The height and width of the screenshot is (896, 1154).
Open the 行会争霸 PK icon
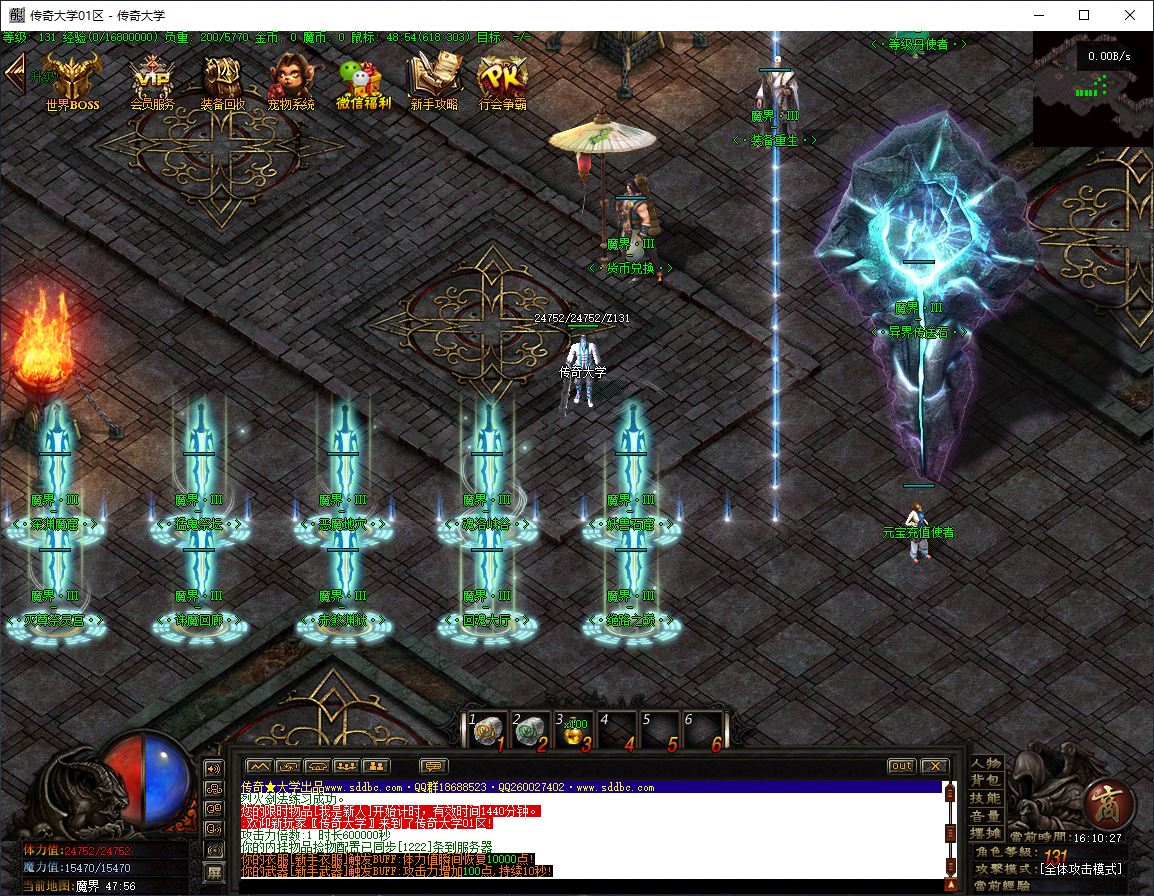502,80
